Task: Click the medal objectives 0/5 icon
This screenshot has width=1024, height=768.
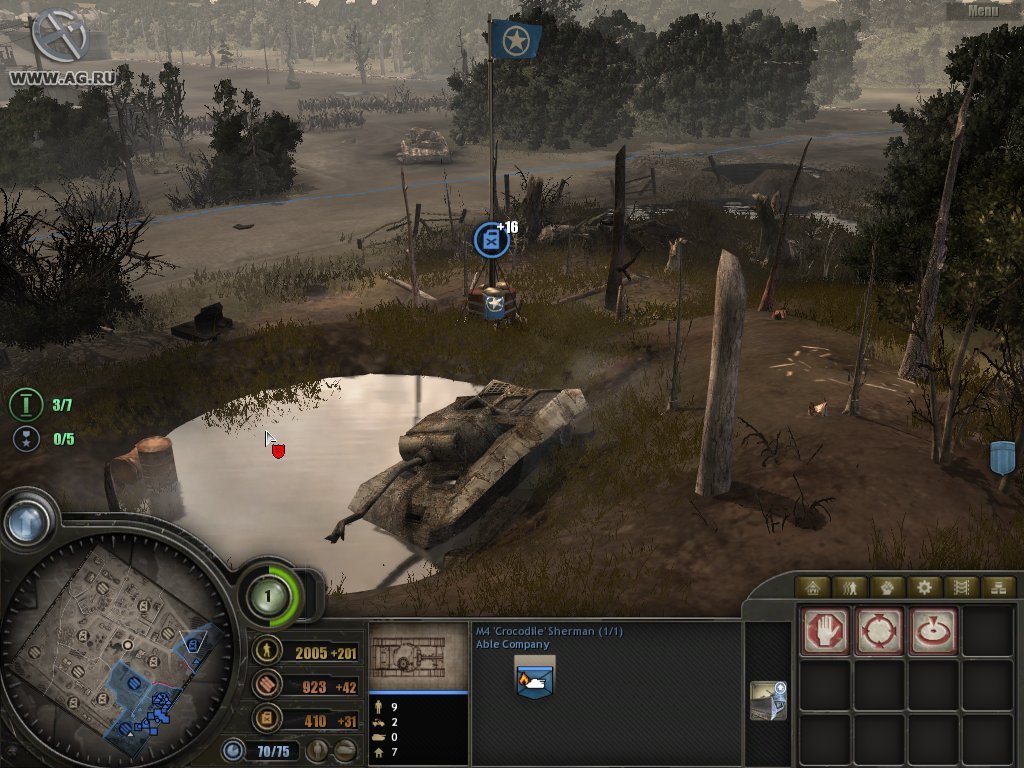Action: click(x=25, y=438)
